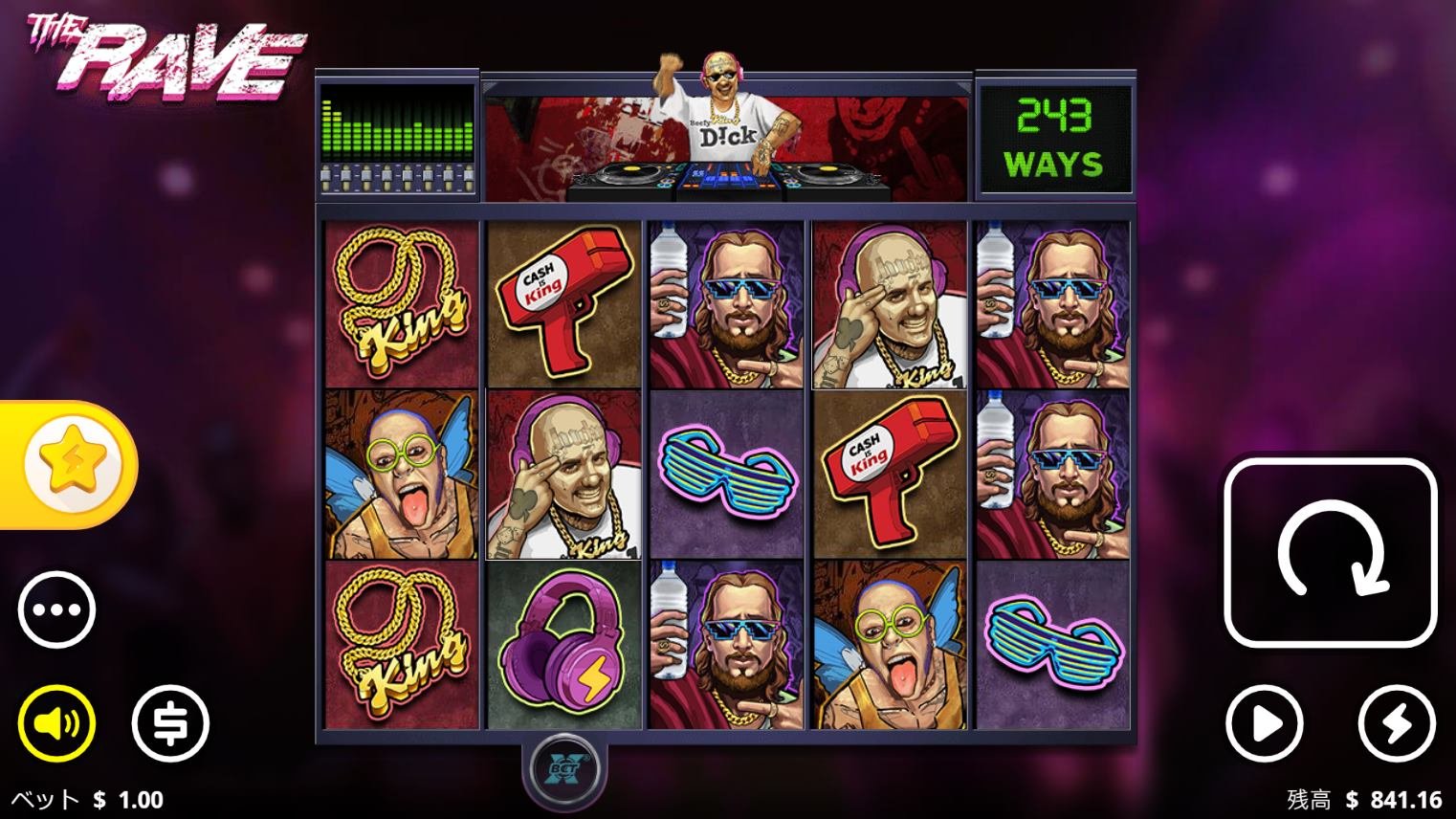The width and height of the screenshot is (1456, 819).
Task: Enable turbo spins via the lightning bolt icon
Action: tap(1398, 724)
